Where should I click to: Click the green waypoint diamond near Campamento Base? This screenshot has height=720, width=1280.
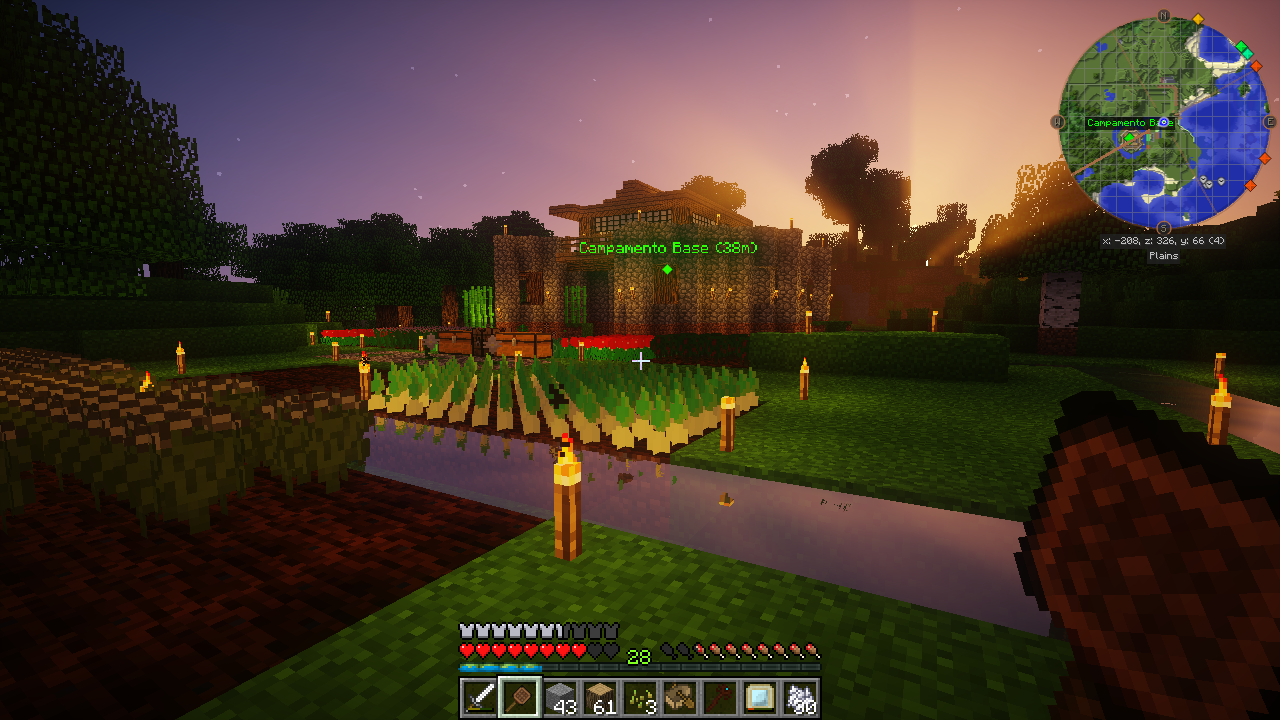click(1128, 138)
